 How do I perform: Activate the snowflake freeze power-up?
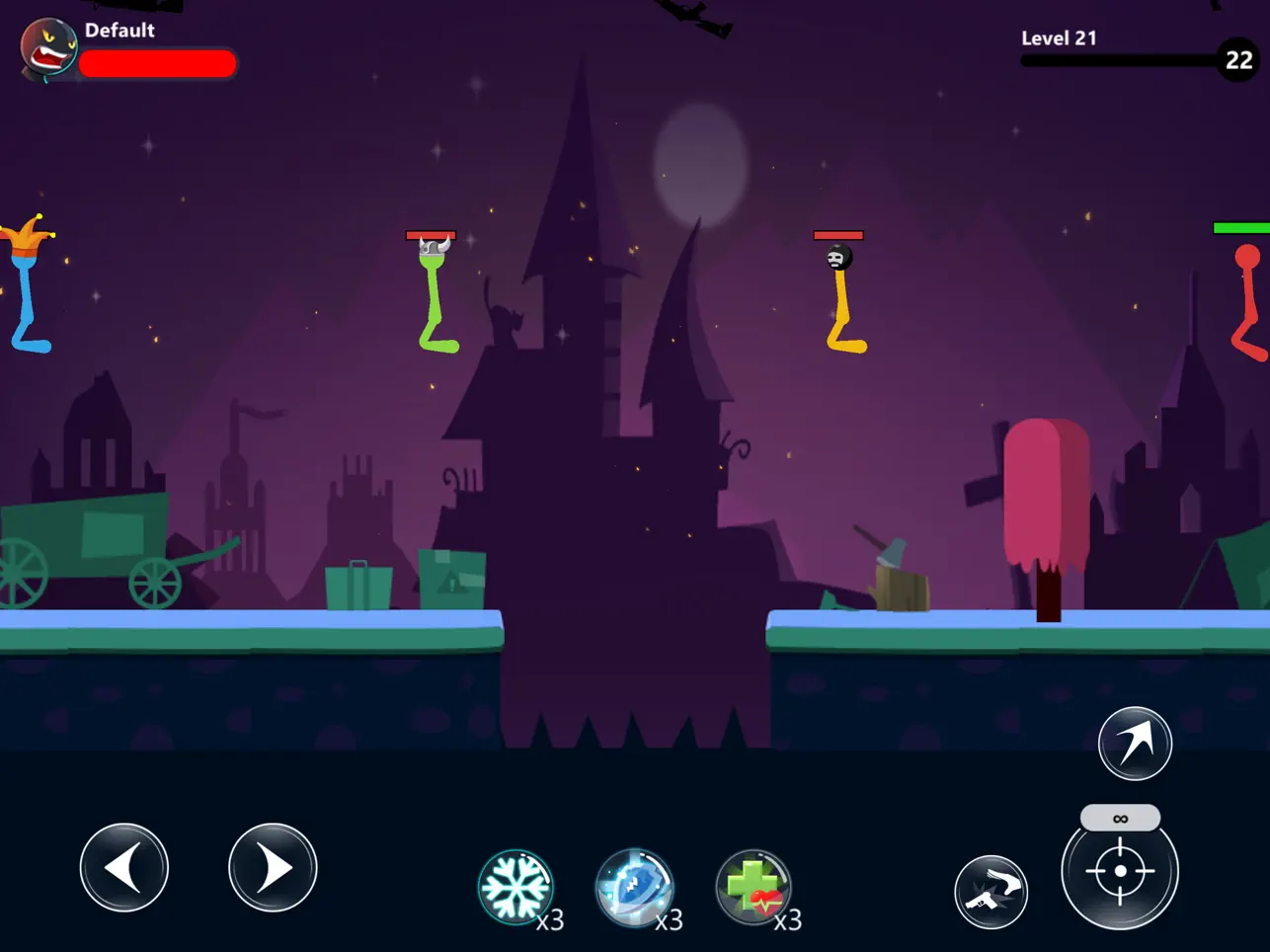click(x=517, y=888)
